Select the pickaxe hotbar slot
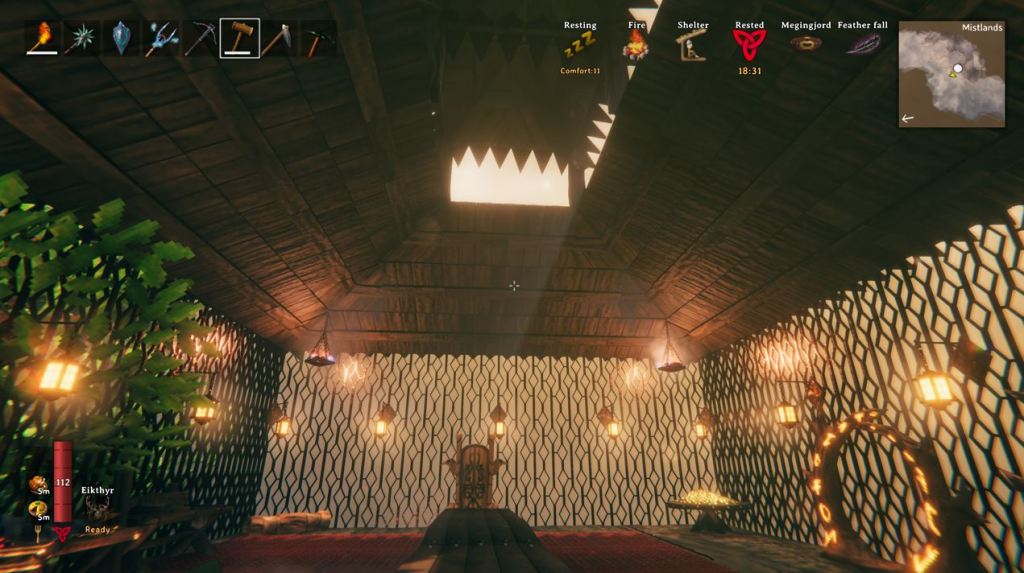This screenshot has width=1024, height=573. (x=318, y=38)
